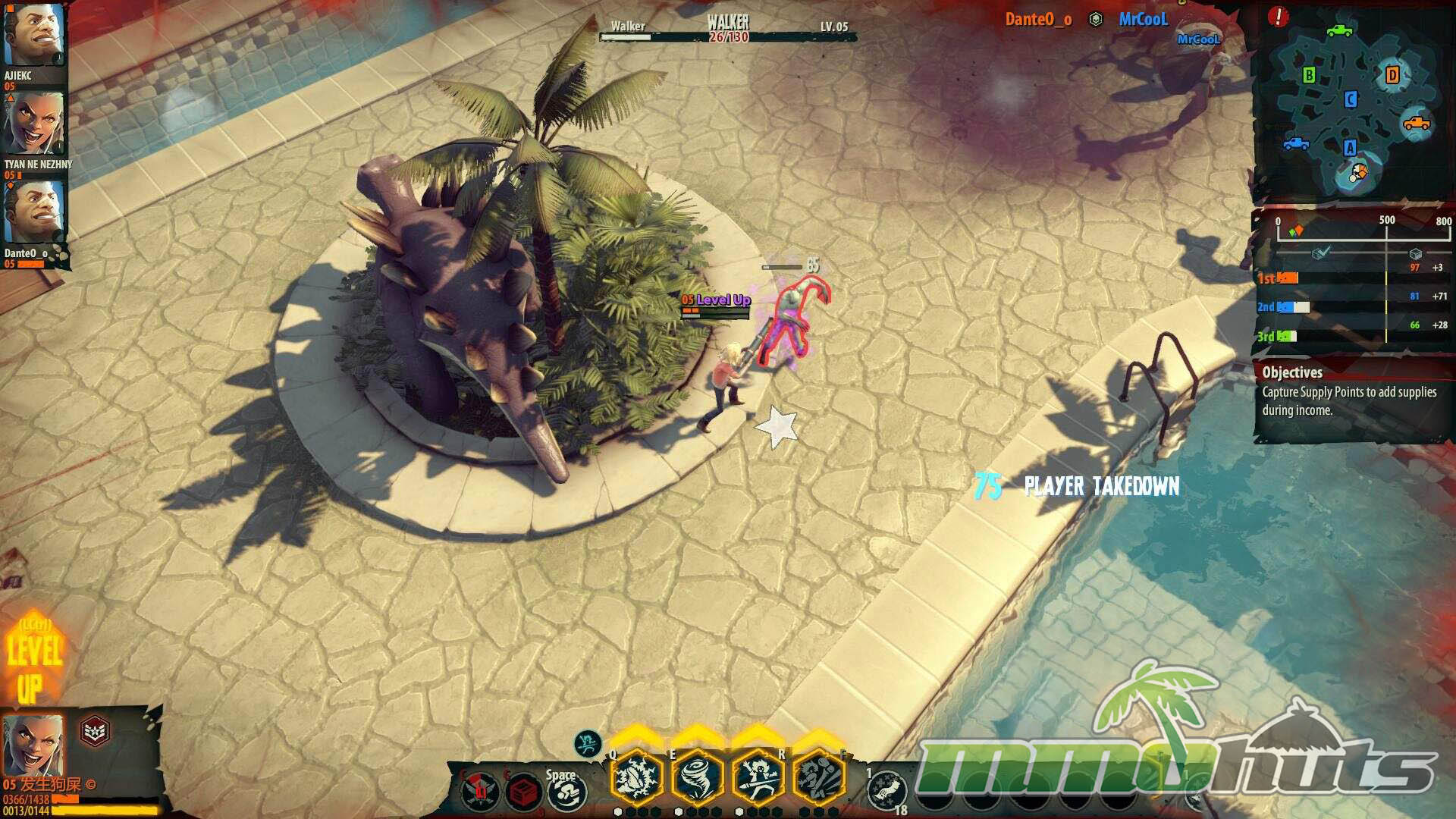This screenshot has width=1456, height=819.
Task: Click supply point C on minimap
Action: (x=1351, y=99)
